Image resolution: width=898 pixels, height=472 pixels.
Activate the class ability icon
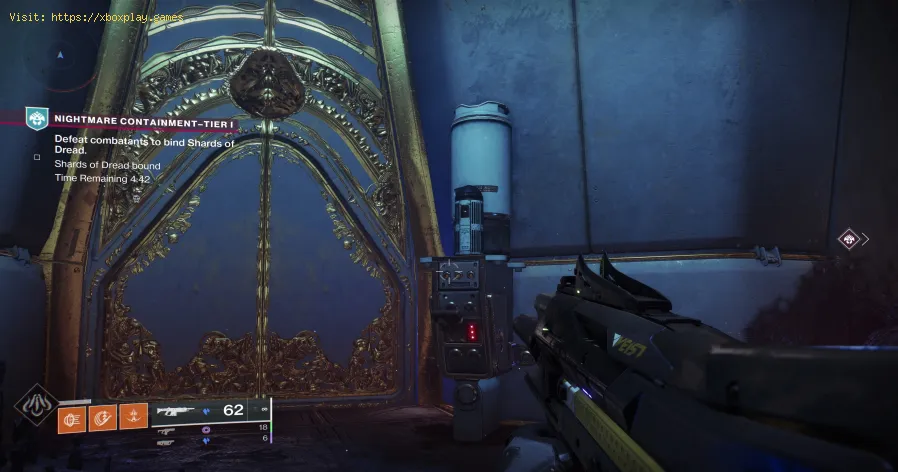[x=133, y=416]
